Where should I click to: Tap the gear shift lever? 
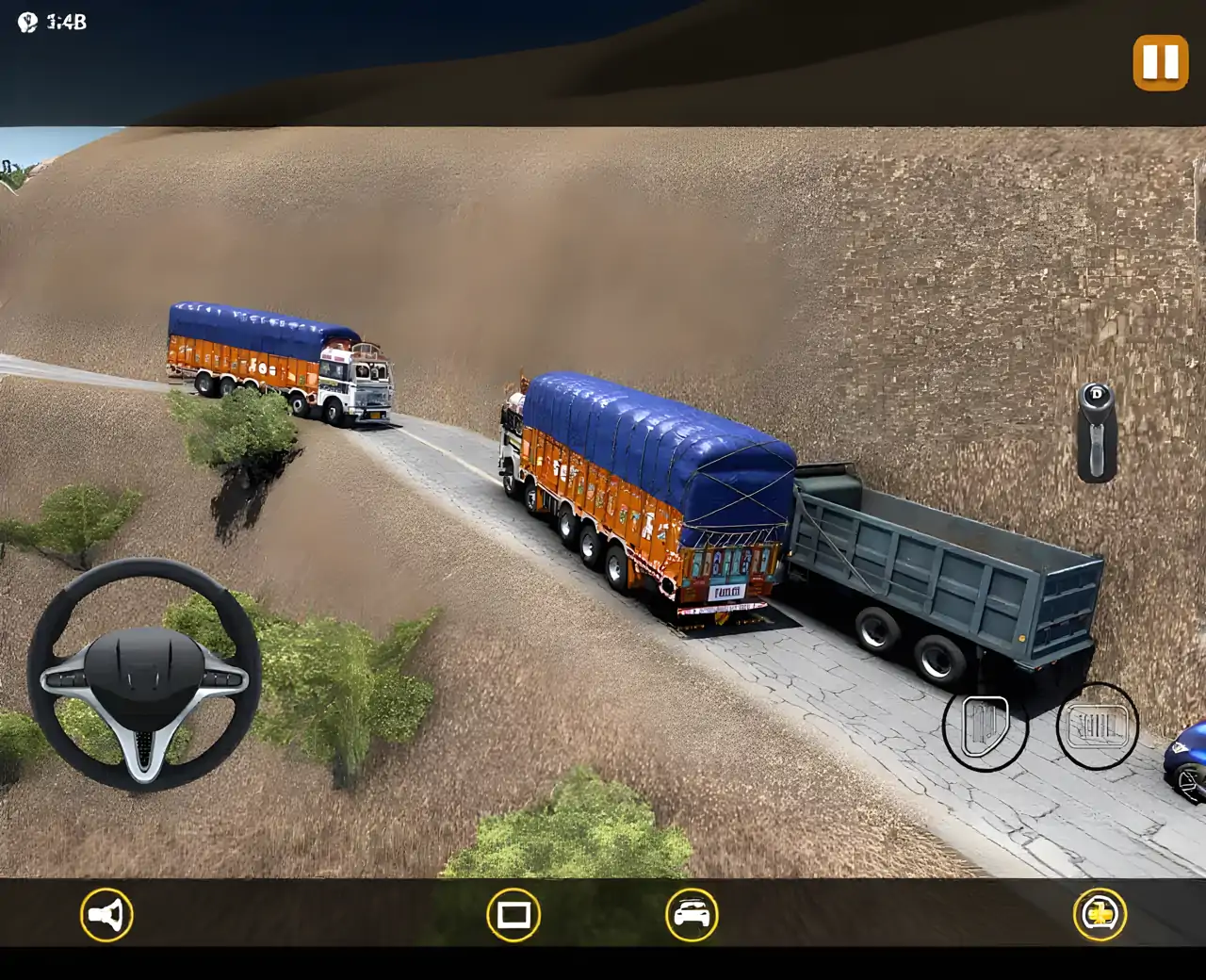click(x=1097, y=432)
